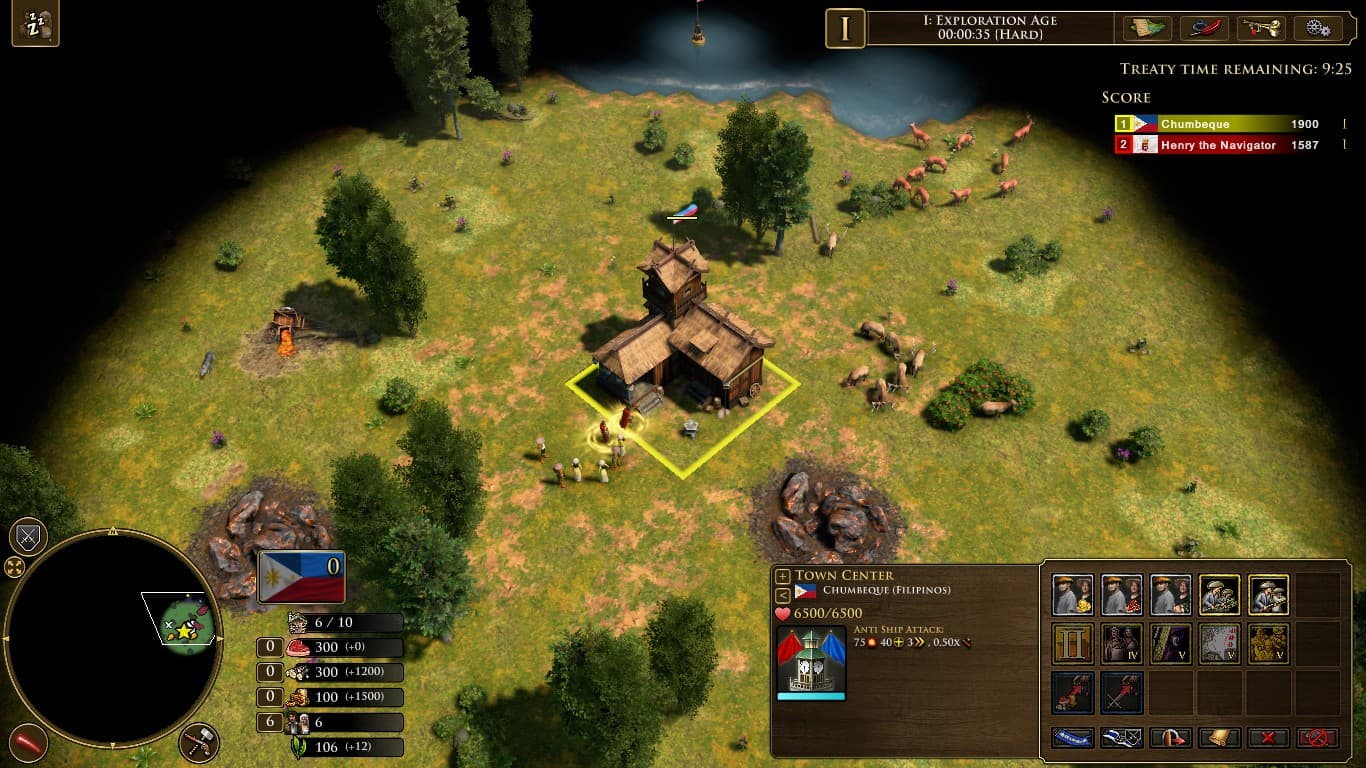This screenshot has height=768, width=1366.
Task: Click the Town Center portrait
Action: click(x=811, y=661)
